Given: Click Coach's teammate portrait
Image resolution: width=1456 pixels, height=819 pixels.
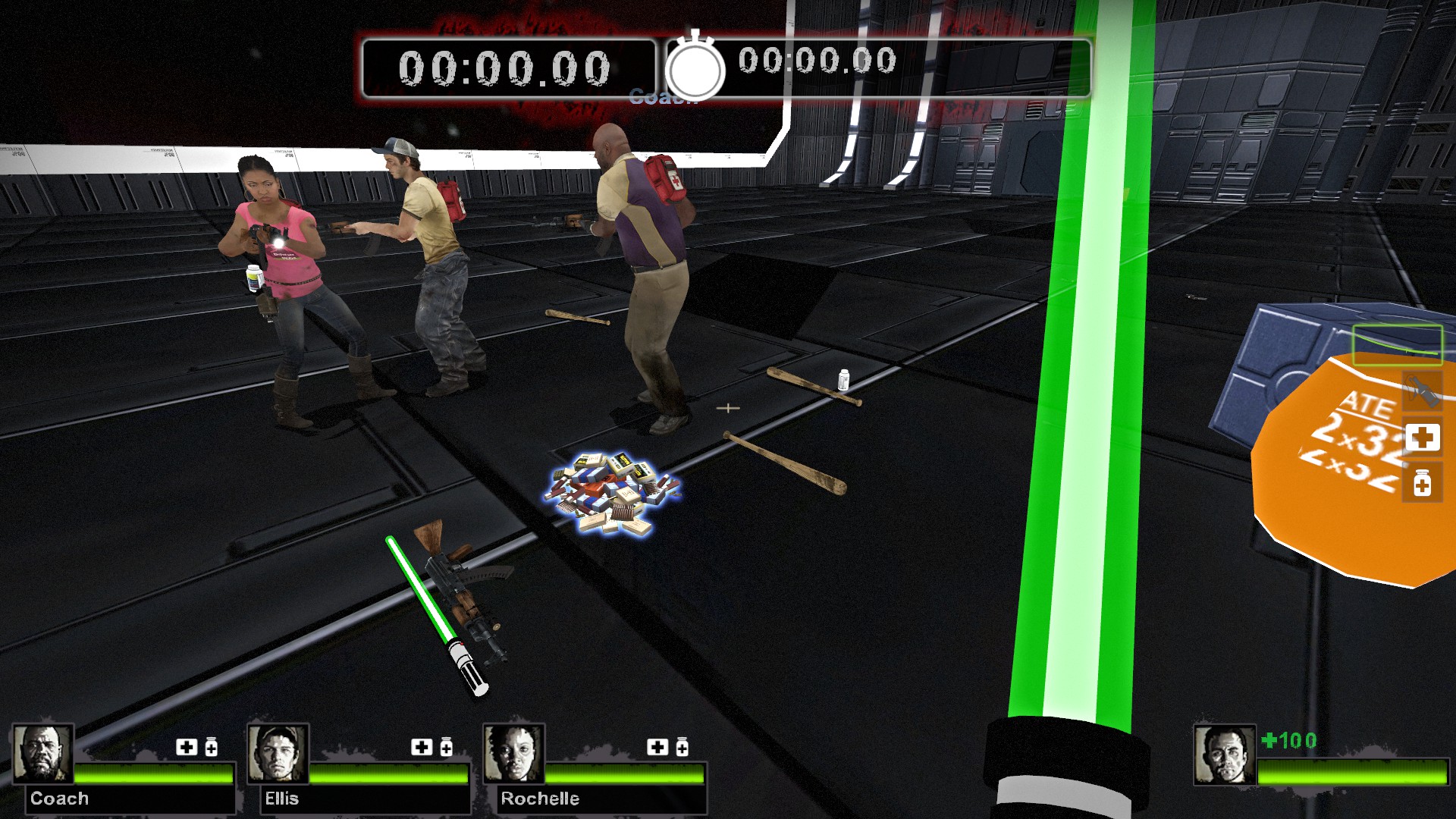Looking at the screenshot, I should coord(43,754).
